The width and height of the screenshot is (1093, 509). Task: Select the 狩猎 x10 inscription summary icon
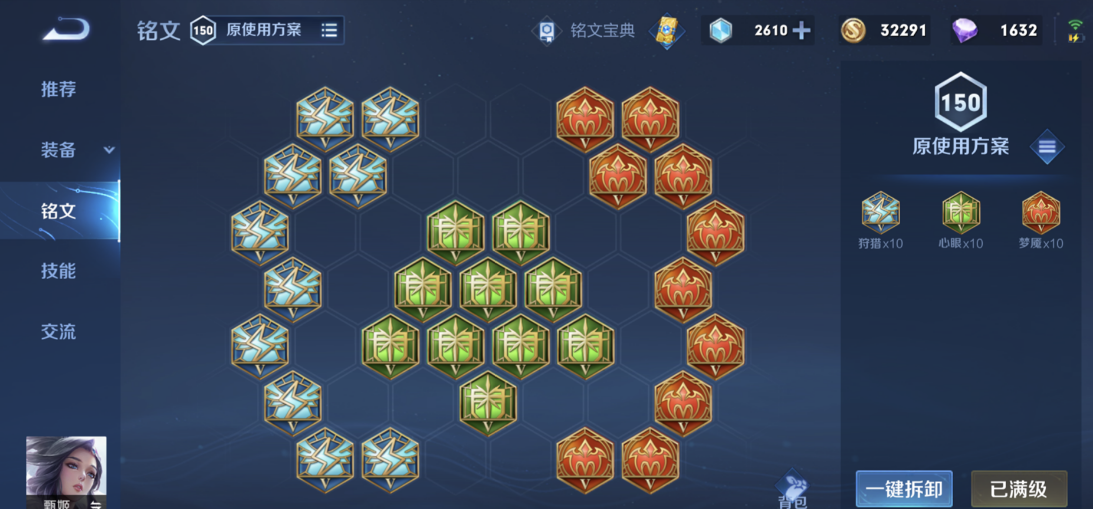coord(880,213)
